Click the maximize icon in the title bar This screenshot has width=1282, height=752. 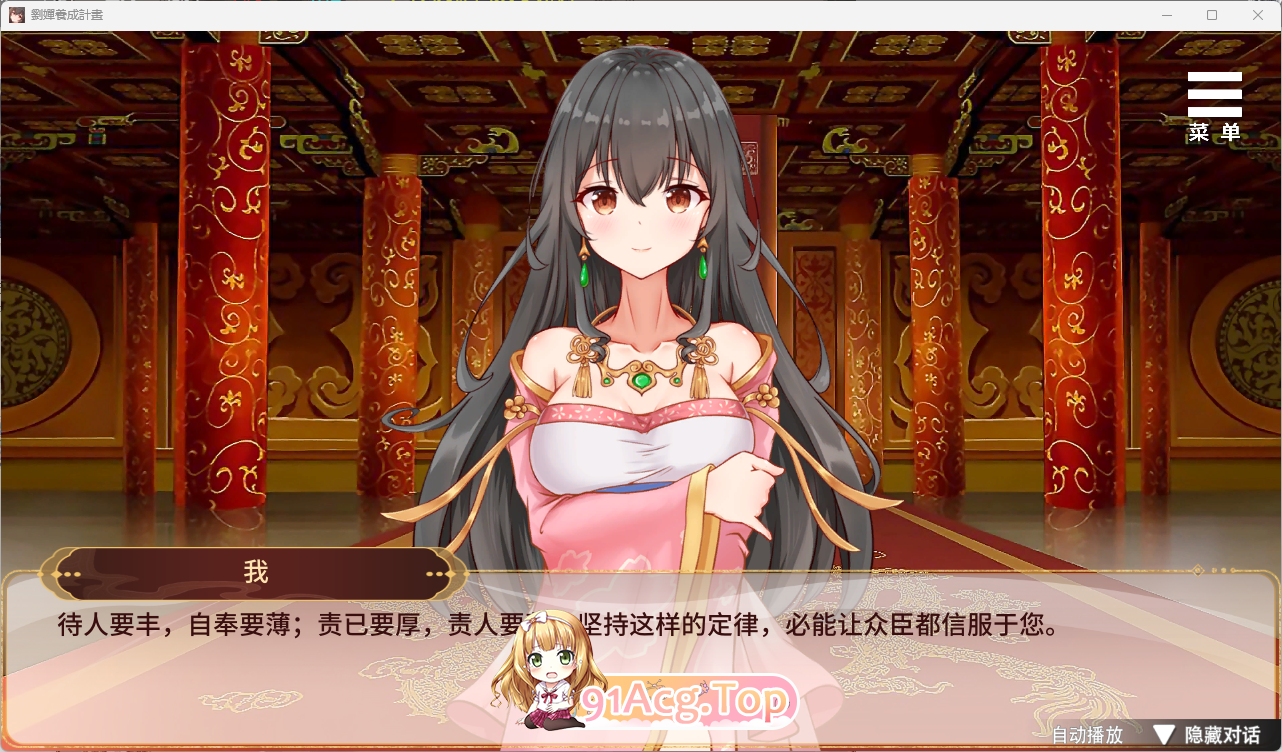coord(1211,15)
